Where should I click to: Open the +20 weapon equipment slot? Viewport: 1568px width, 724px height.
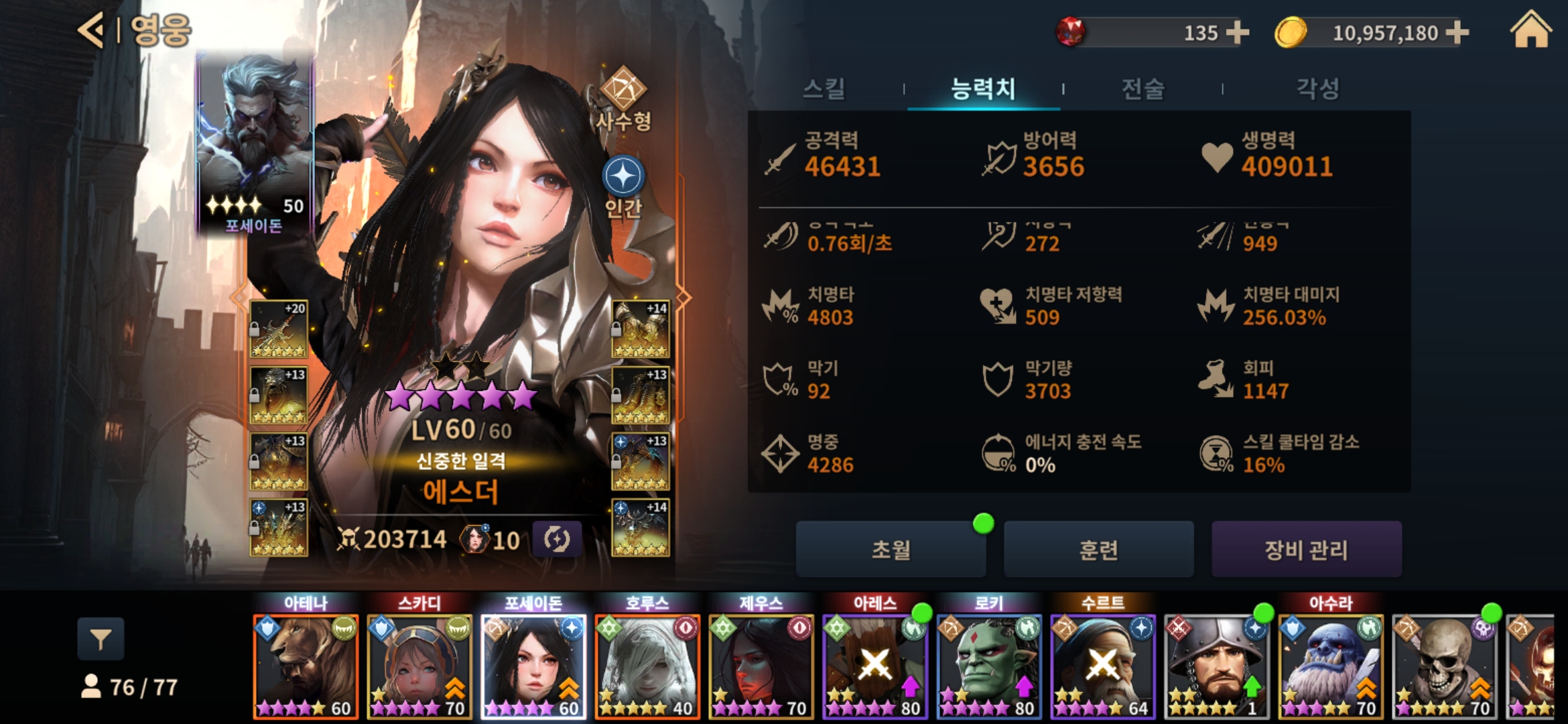(x=279, y=329)
